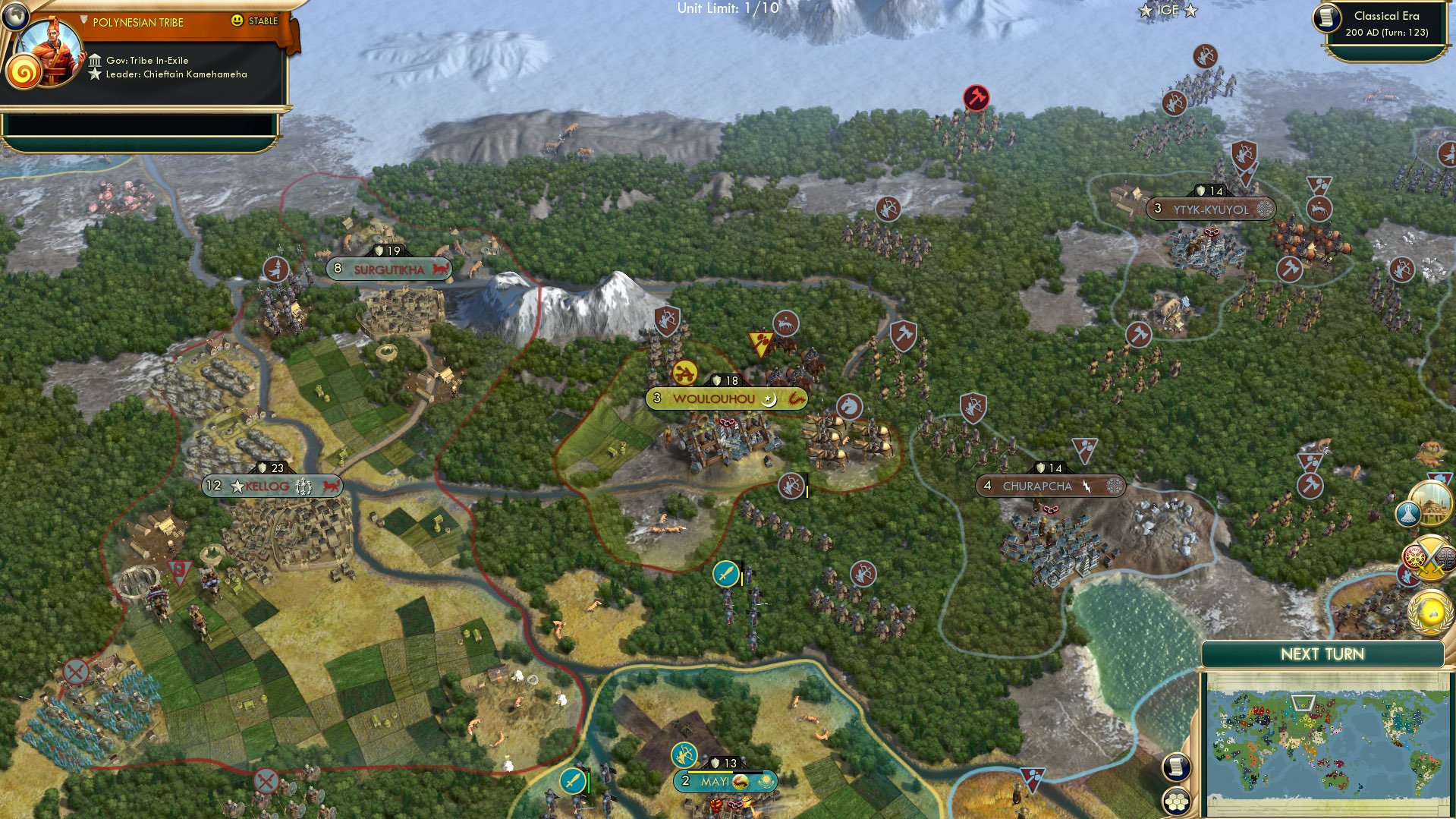
Task: Open Diplomacy using the golden globe icon
Action: click(x=1428, y=611)
